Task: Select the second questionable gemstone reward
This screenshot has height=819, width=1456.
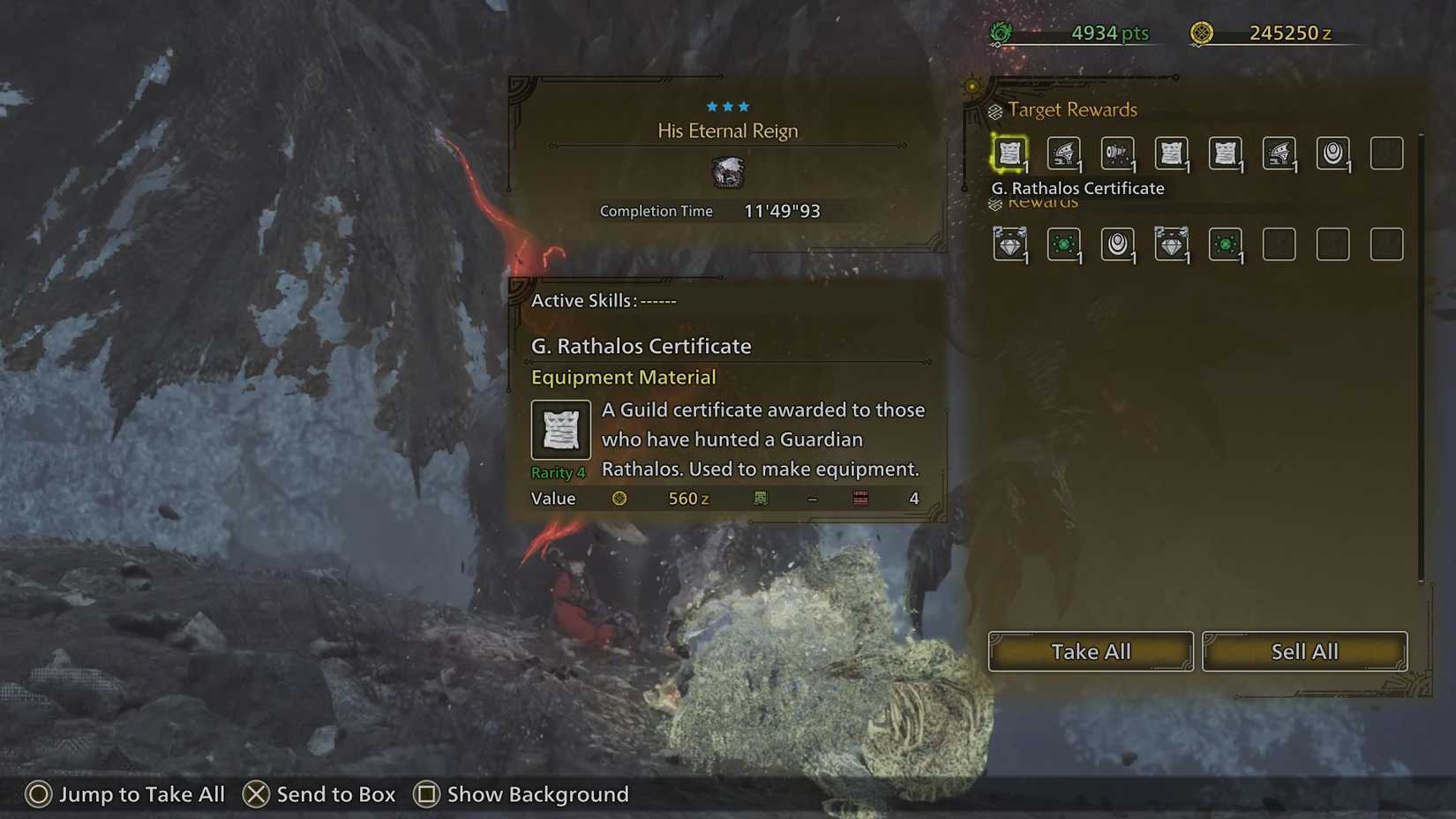Action: (1171, 244)
